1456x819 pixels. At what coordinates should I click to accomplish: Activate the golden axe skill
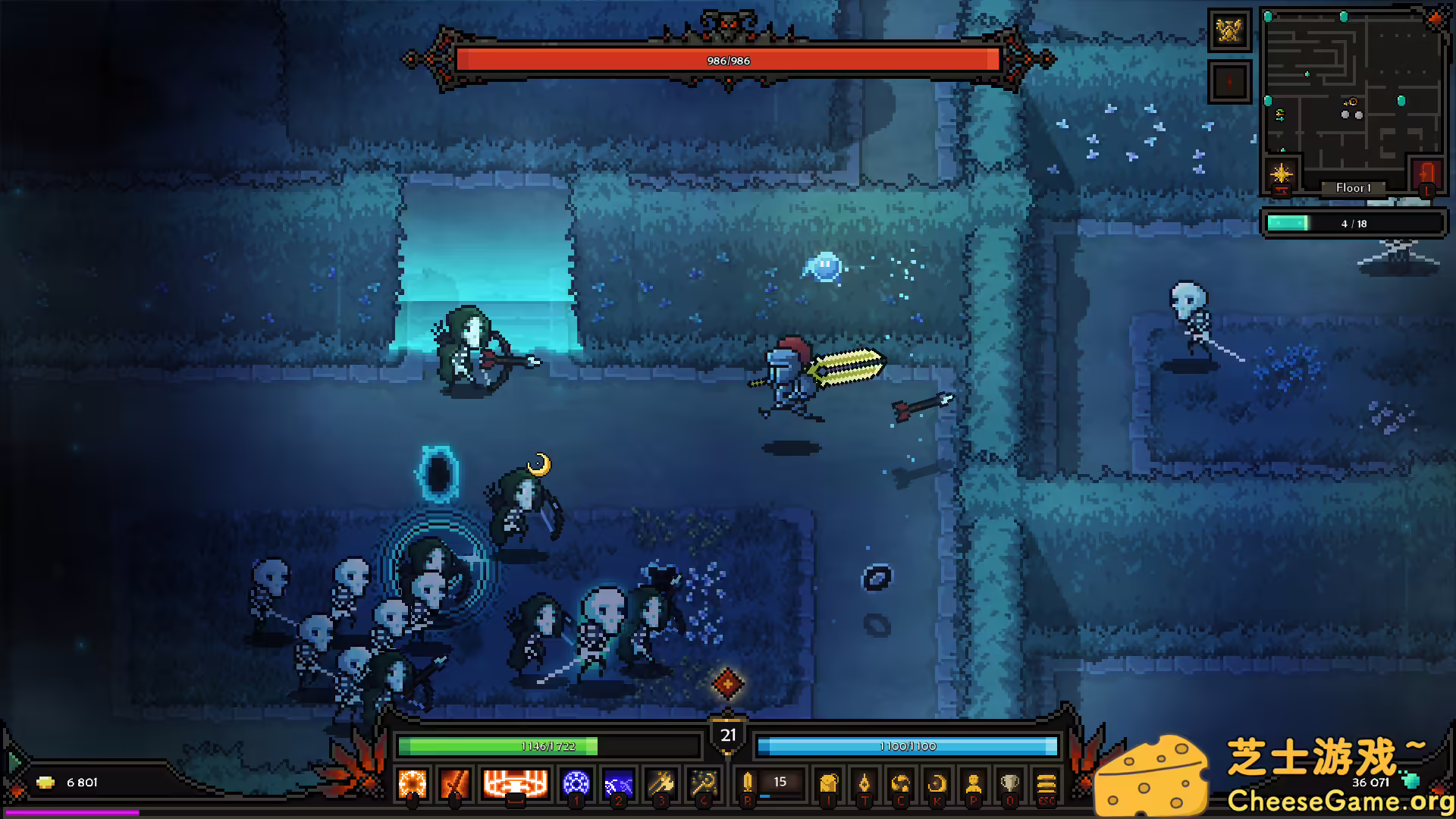pos(661,783)
